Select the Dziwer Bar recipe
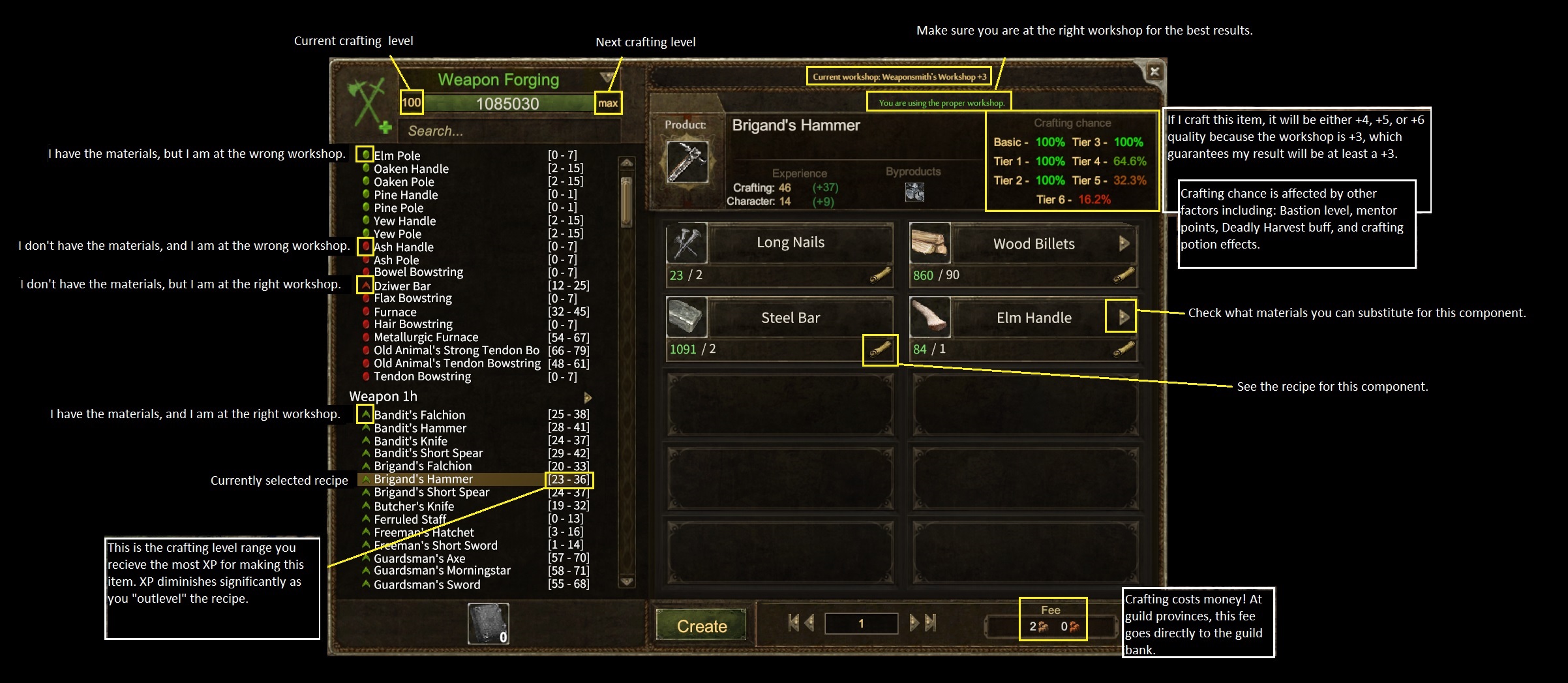Image resolution: width=1568 pixels, height=683 pixels. click(402, 286)
